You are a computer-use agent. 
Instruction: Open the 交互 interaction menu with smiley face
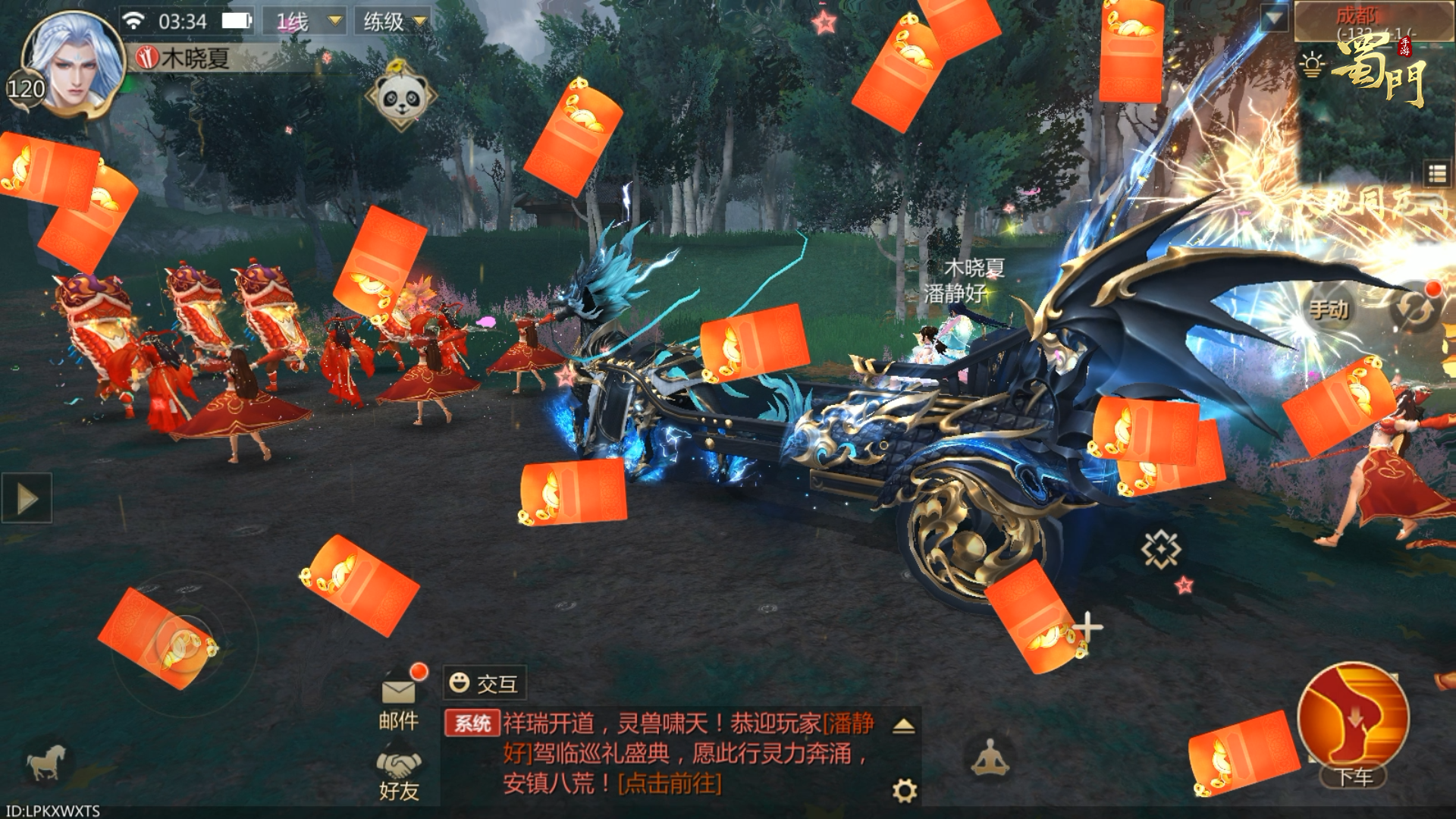485,682
